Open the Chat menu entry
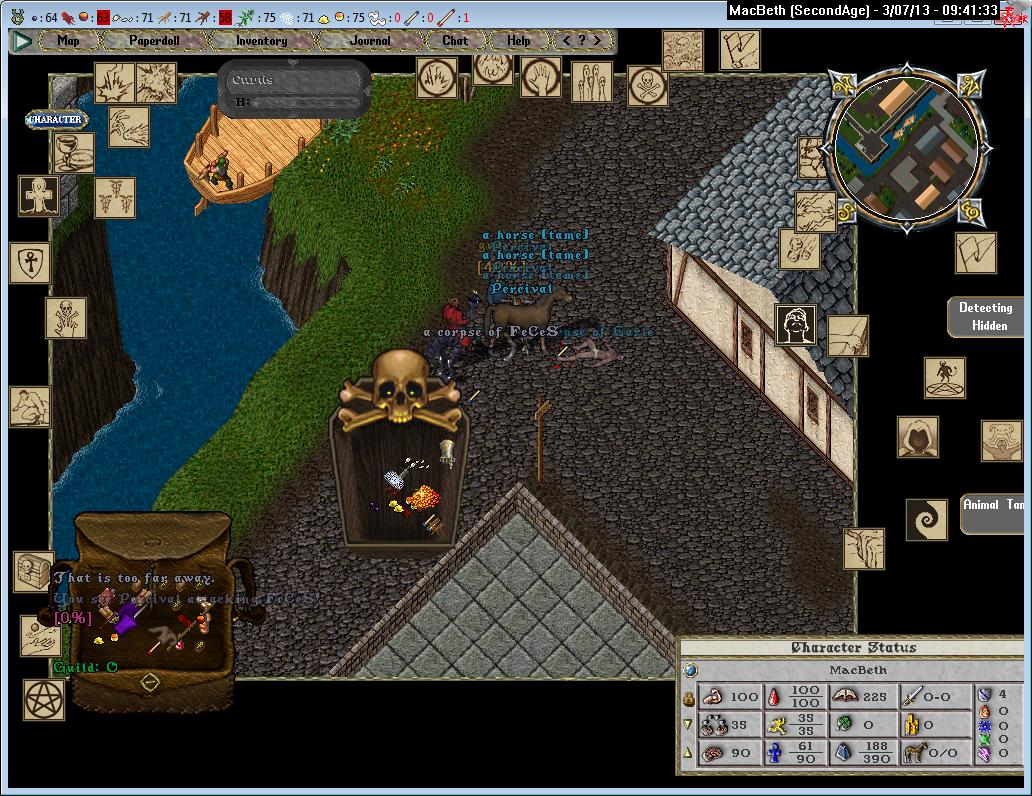Image resolution: width=1032 pixels, height=796 pixels. [455, 41]
